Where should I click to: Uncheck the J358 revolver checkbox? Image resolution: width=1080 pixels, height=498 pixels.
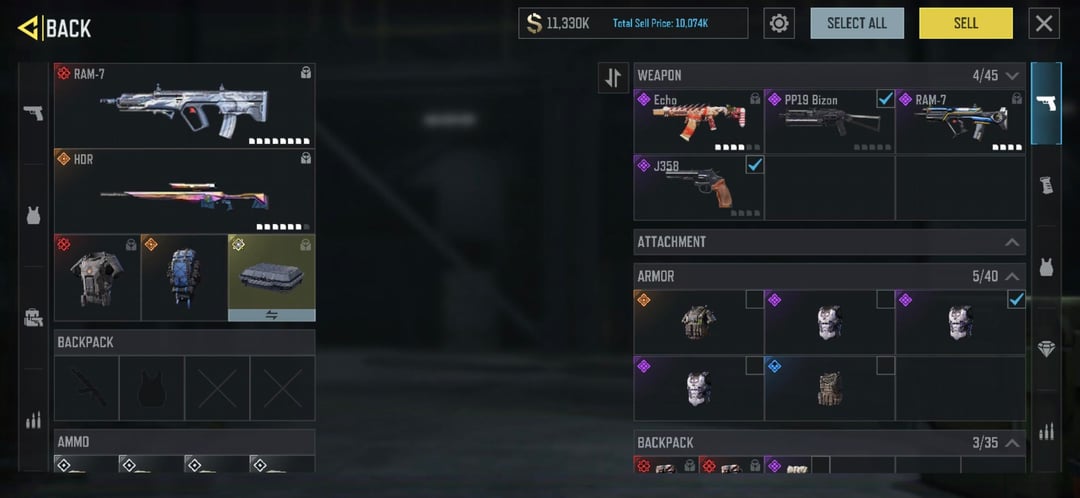pyautogui.click(x=754, y=165)
